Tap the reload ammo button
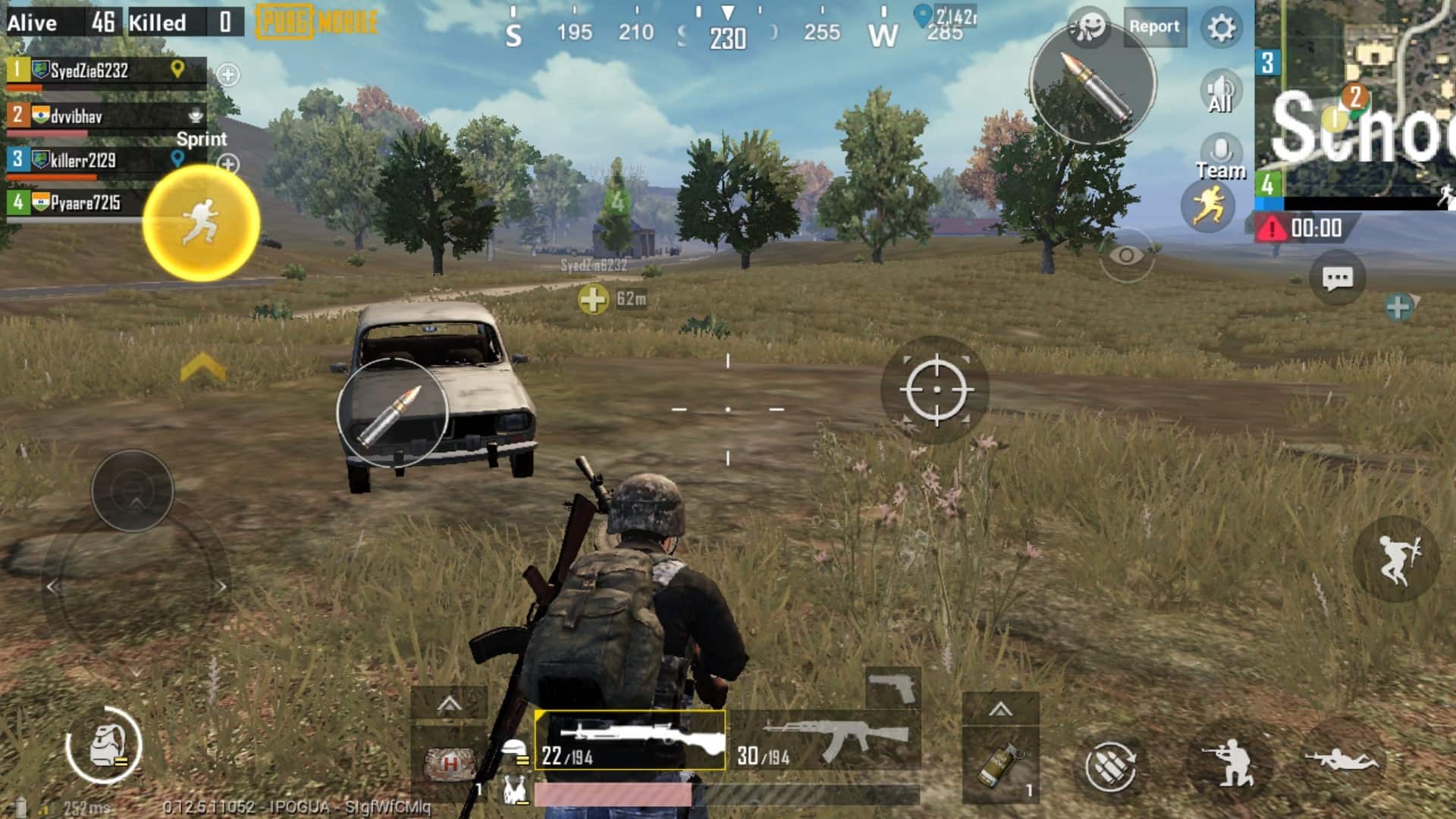The width and height of the screenshot is (1456, 819). [x=1110, y=764]
